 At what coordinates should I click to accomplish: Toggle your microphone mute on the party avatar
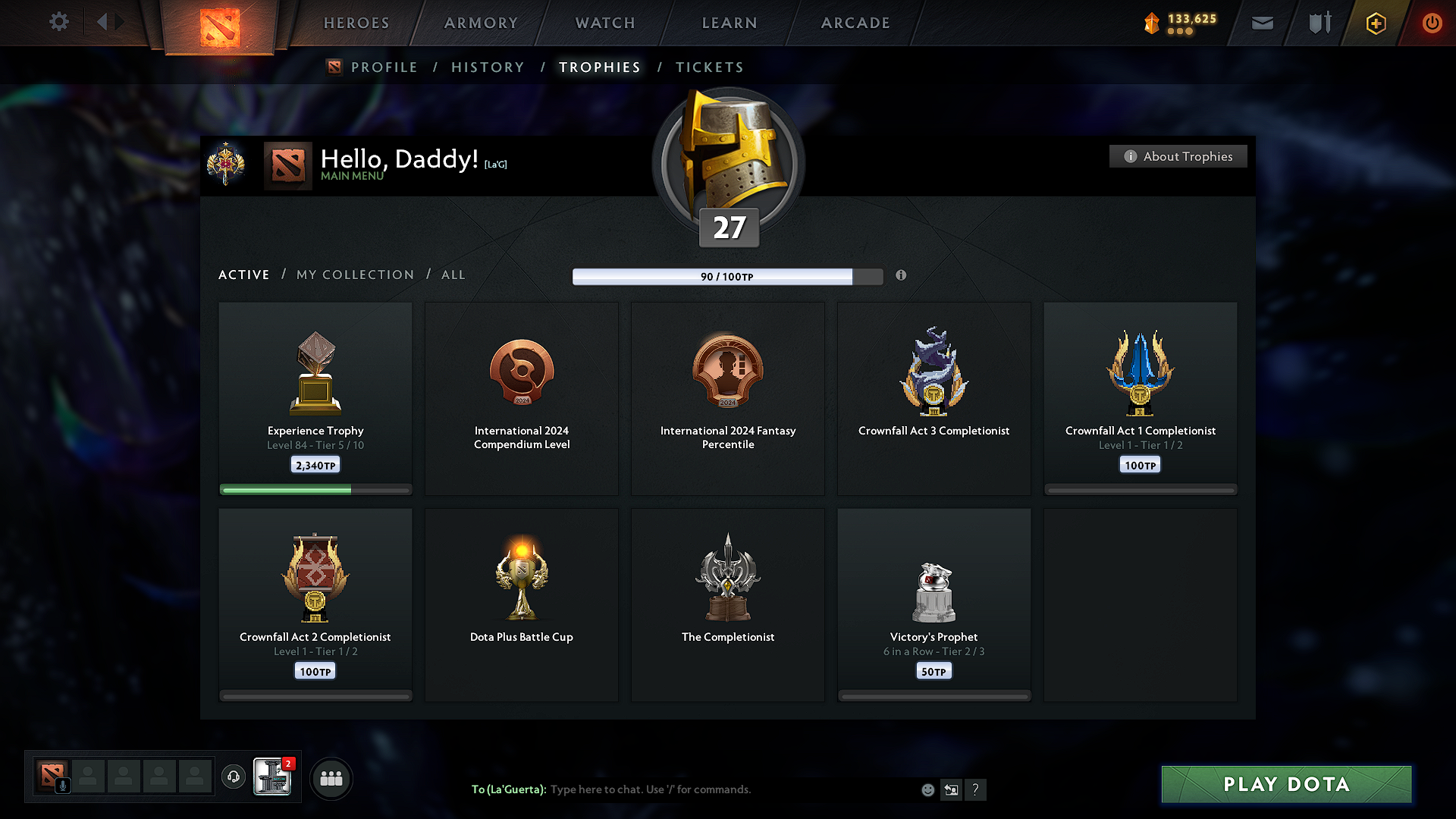tap(63, 786)
